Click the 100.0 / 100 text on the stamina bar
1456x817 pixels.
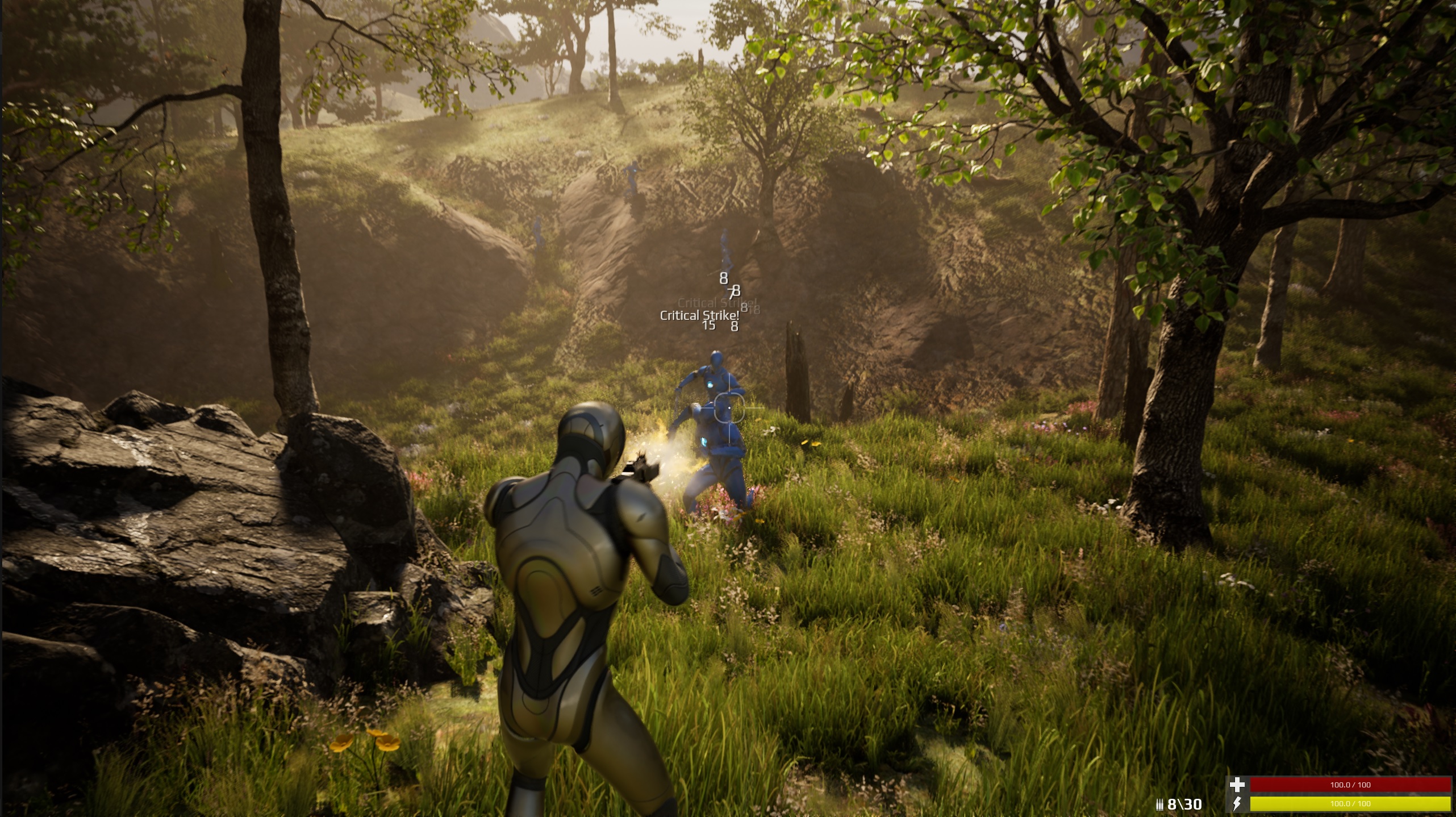pyautogui.click(x=1351, y=805)
